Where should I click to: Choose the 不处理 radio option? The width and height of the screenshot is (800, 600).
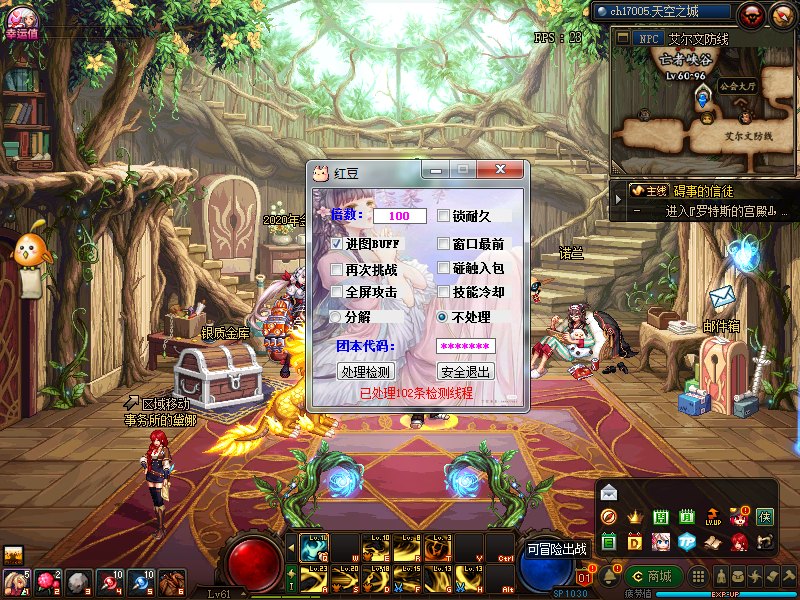[443, 316]
